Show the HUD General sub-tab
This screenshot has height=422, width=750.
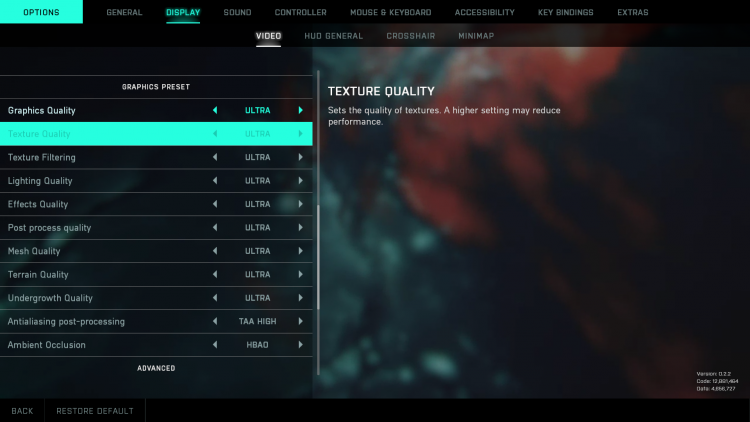click(x=334, y=36)
